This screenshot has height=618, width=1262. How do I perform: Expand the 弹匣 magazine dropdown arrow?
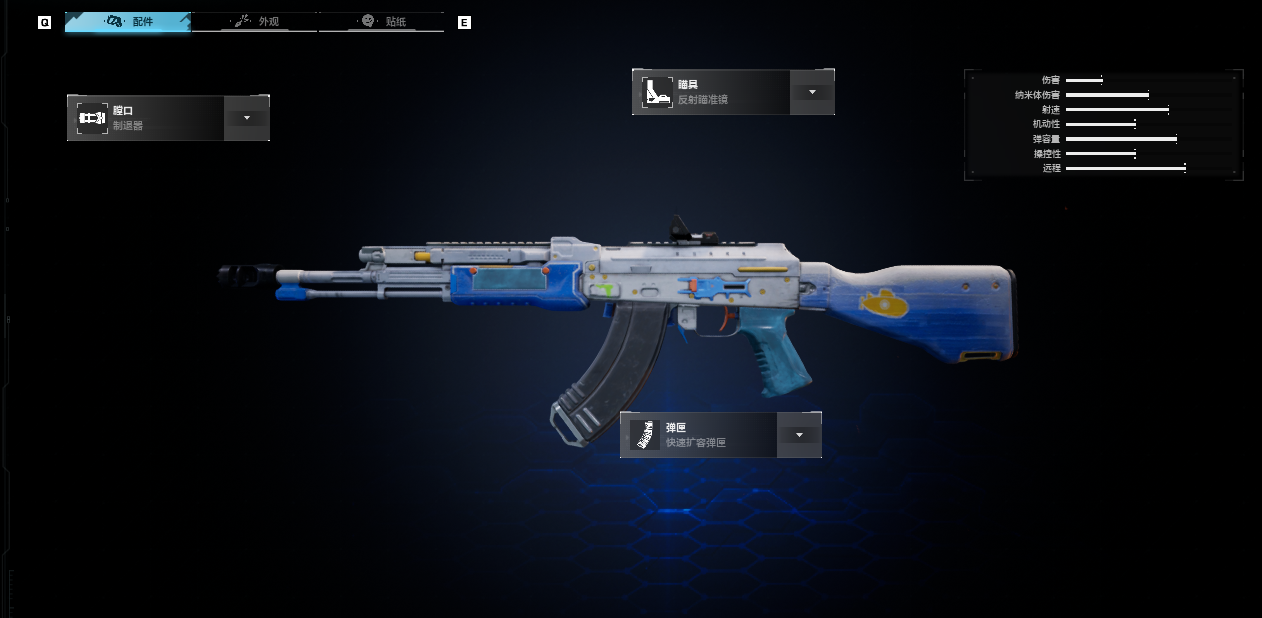[x=799, y=436]
